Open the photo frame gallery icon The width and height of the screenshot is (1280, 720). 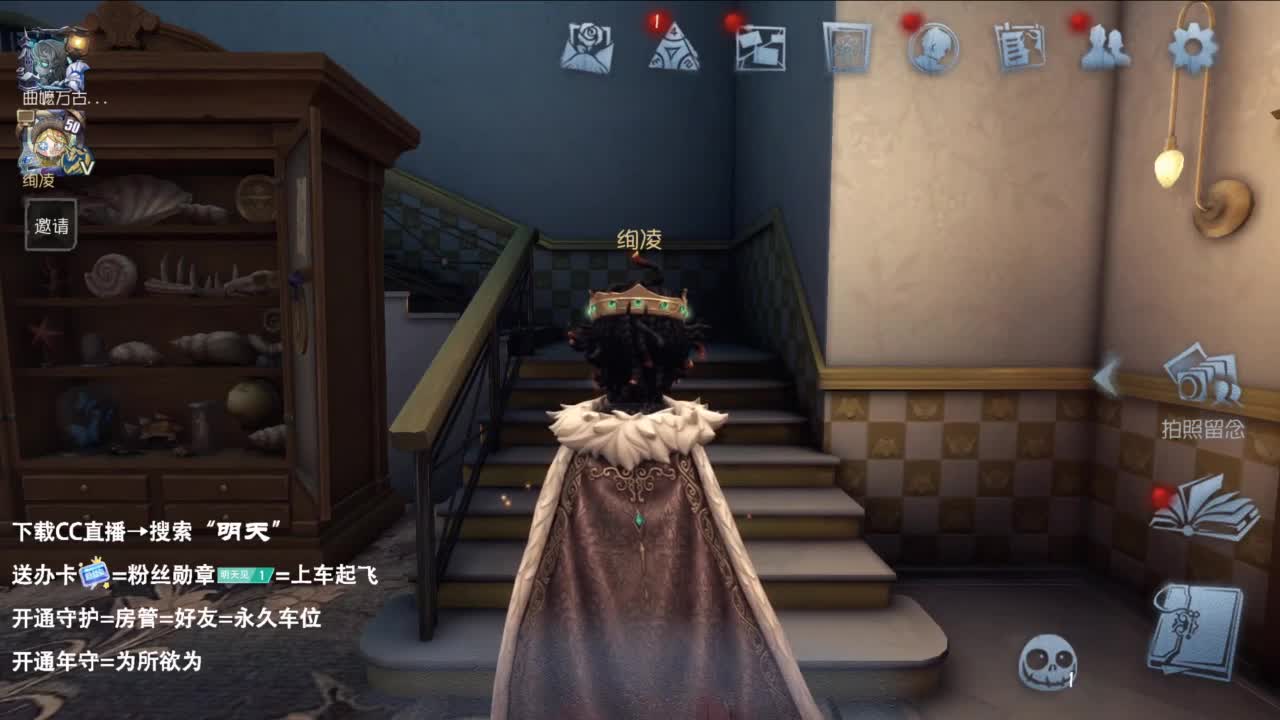[845, 44]
